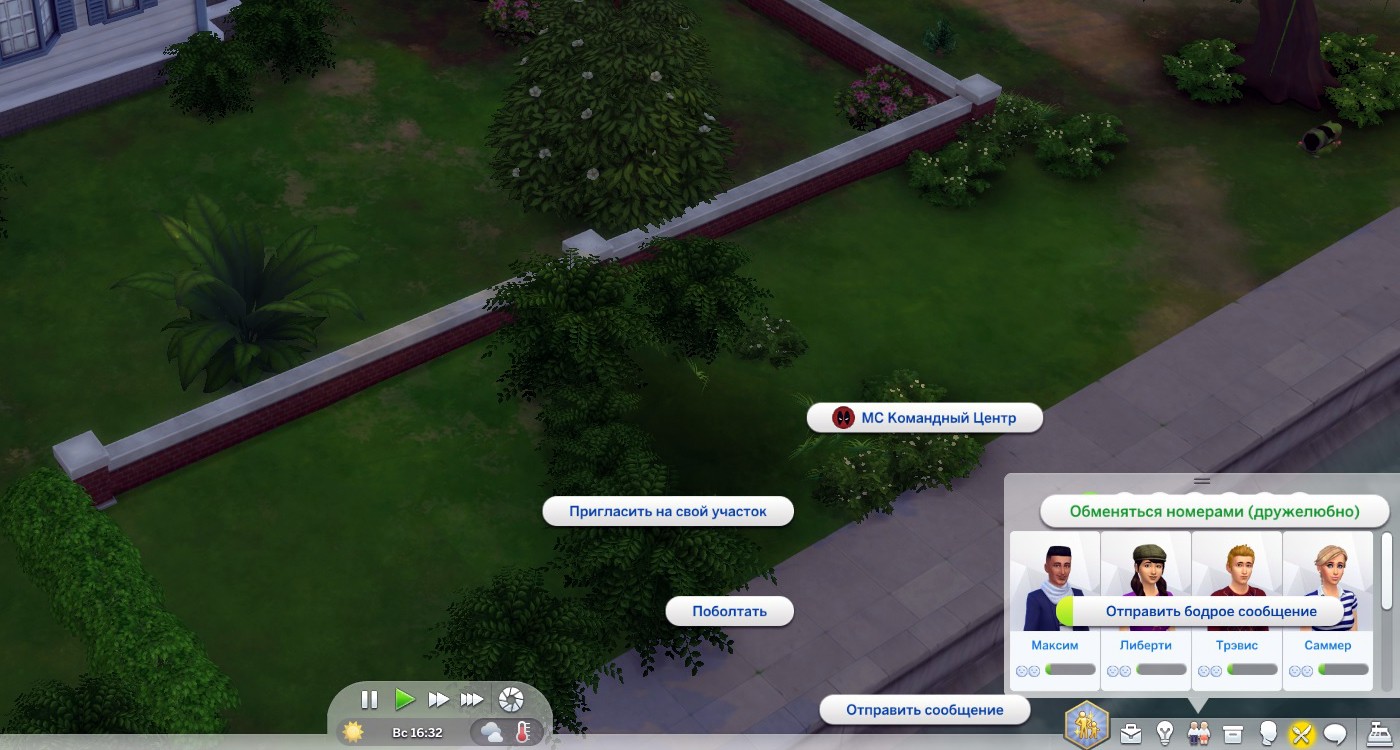This screenshot has height=750, width=1400.
Task: Choose Отправить сообщение option
Action: click(x=924, y=710)
